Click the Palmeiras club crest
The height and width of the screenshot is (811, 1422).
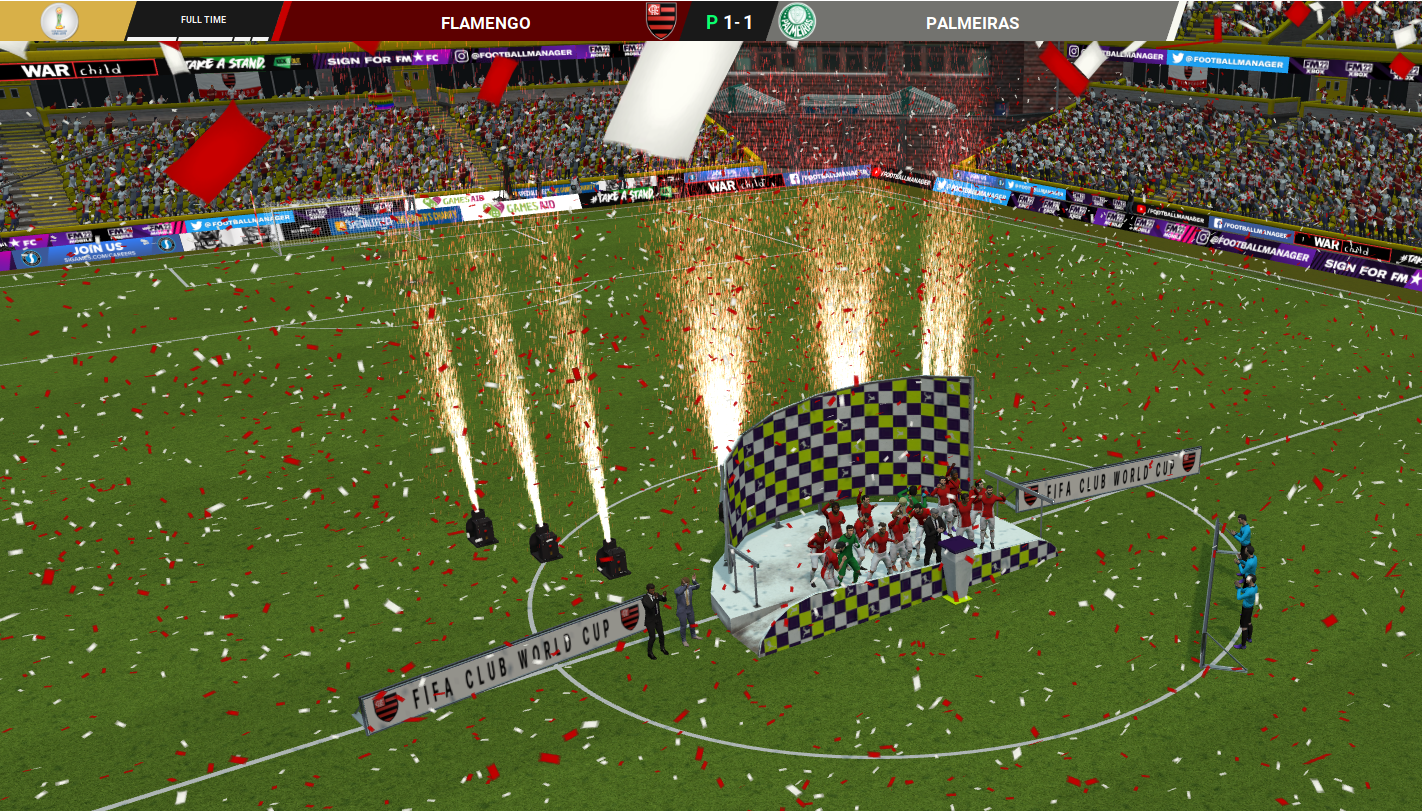point(797,21)
